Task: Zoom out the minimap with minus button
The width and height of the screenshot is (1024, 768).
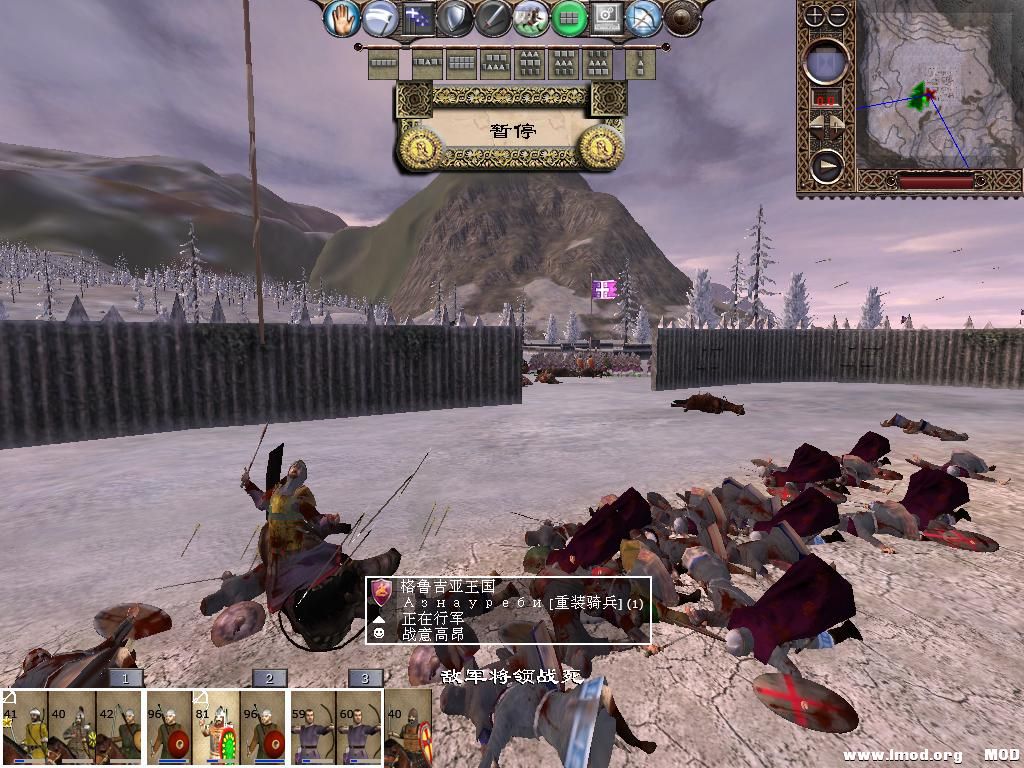Action: pyautogui.click(x=838, y=16)
